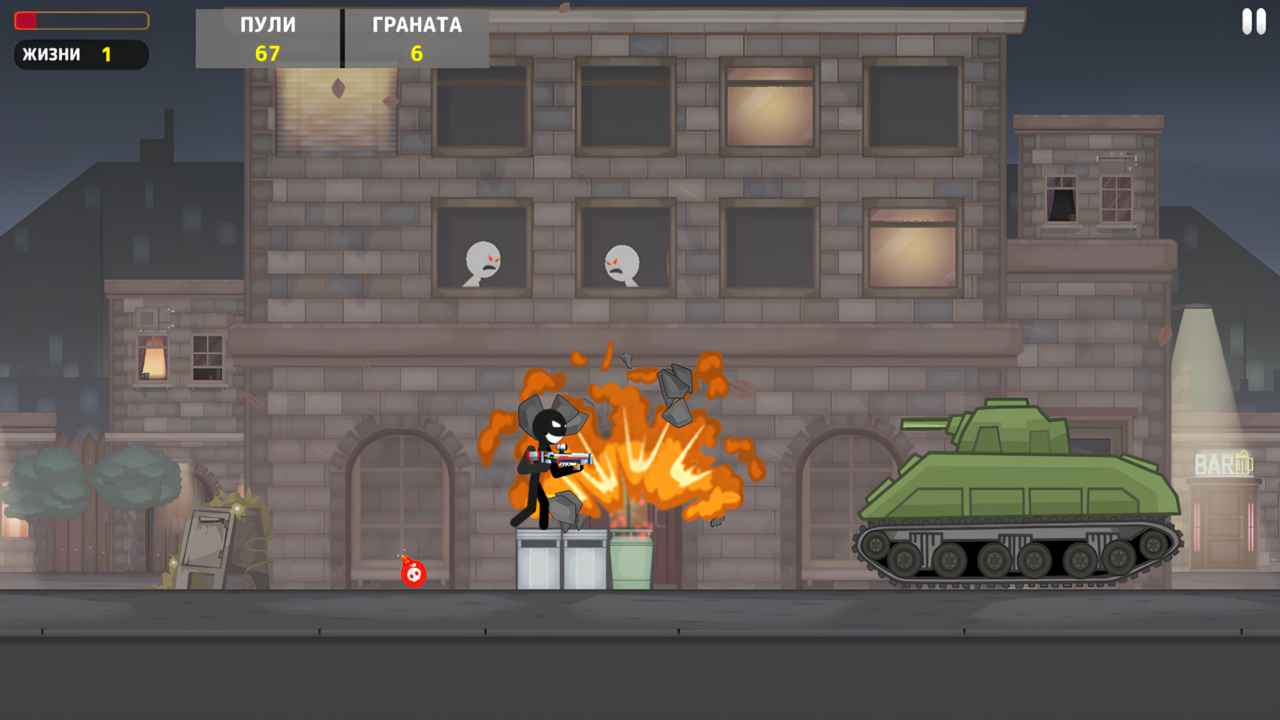
Task: Click the green trash can beside the explosion
Action: 633,560
